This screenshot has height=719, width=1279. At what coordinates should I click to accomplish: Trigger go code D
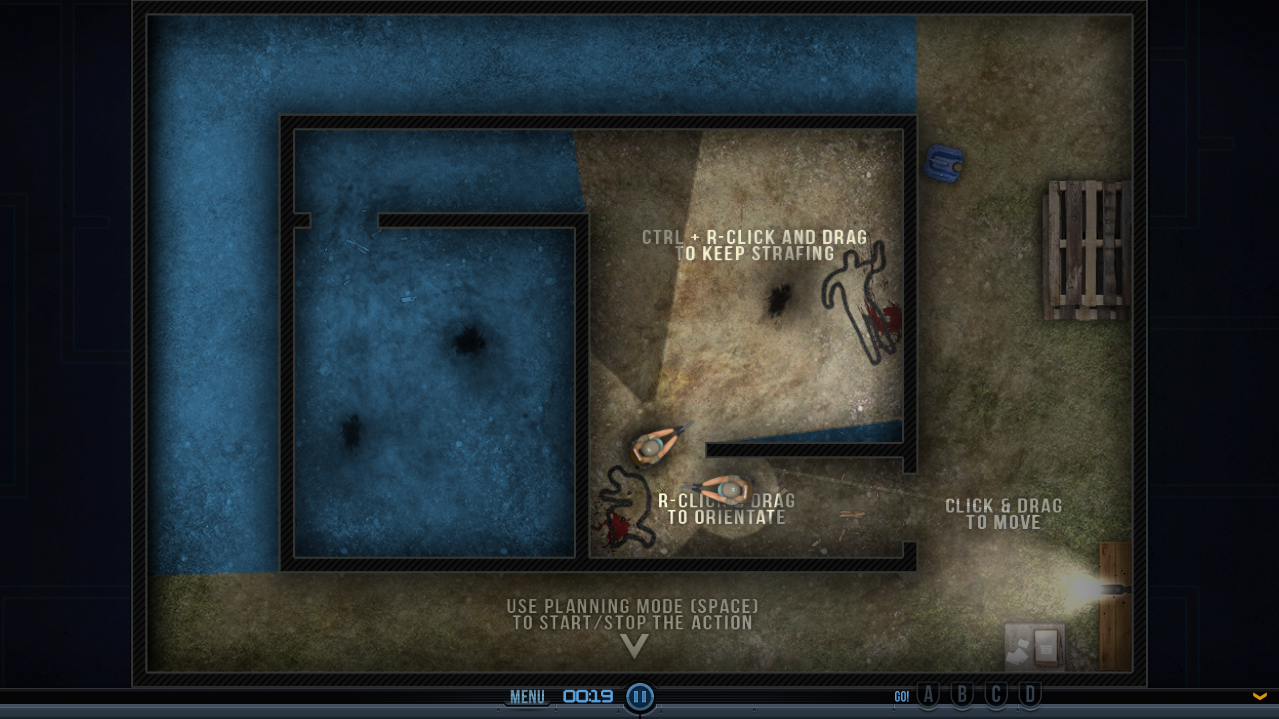[x=1030, y=695]
